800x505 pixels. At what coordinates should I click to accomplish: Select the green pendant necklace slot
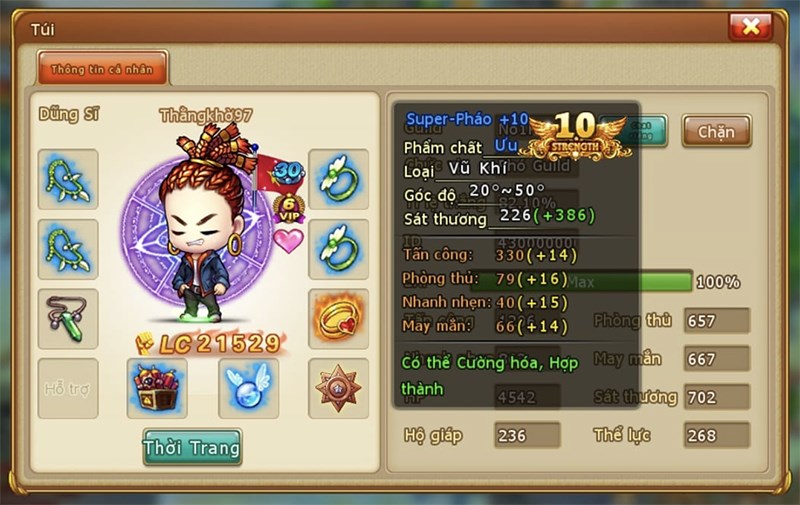68,318
